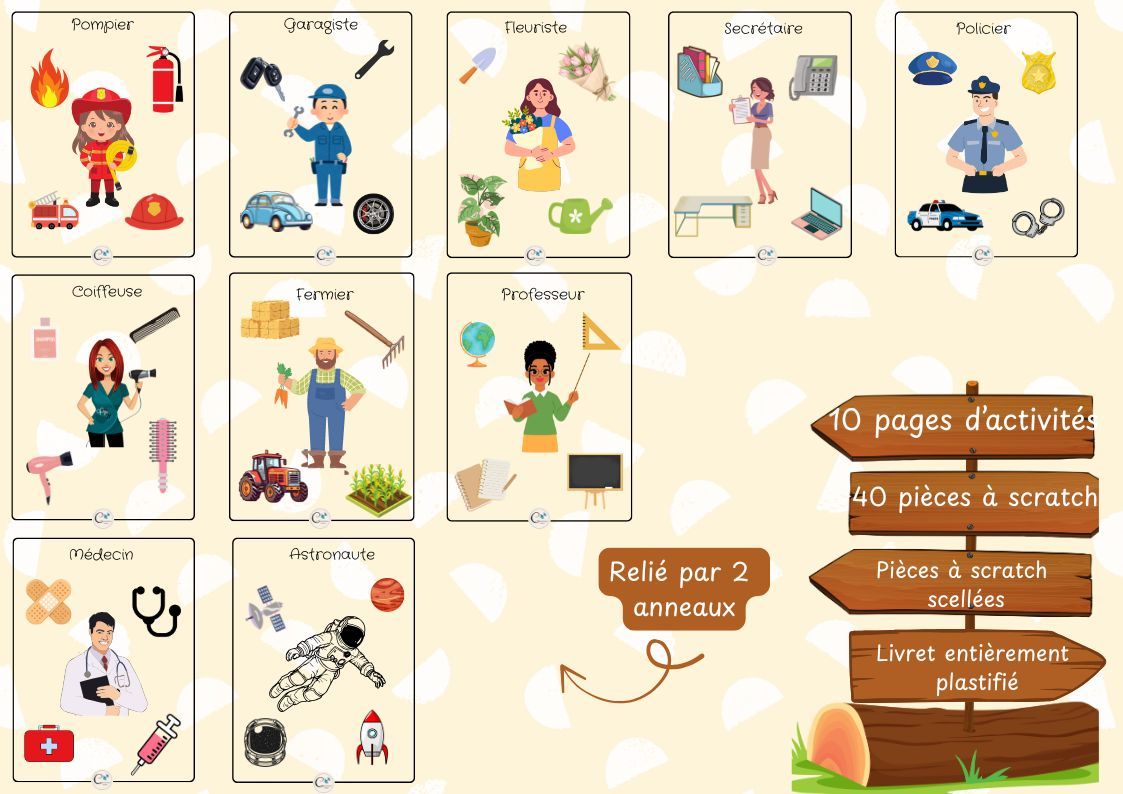Select the Pompier card
This screenshot has width=1123, height=794.
[x=103, y=135]
